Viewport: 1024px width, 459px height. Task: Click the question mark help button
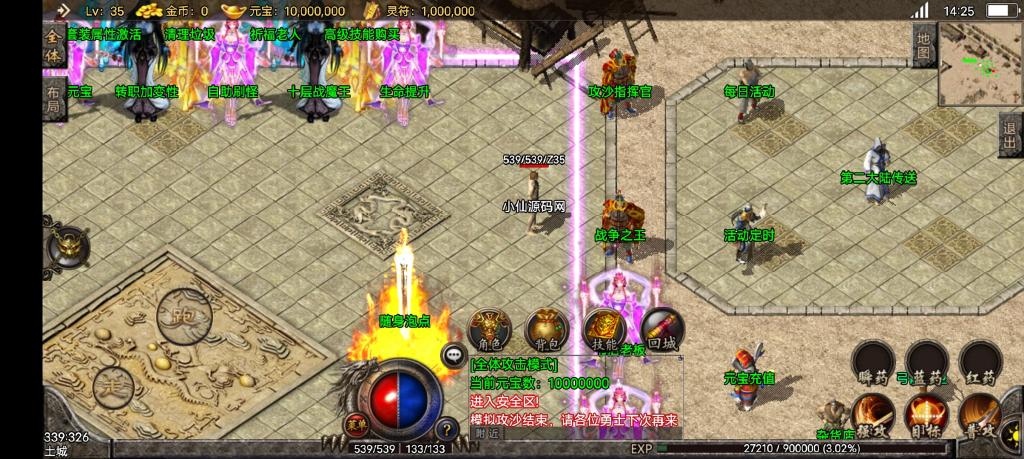click(446, 428)
